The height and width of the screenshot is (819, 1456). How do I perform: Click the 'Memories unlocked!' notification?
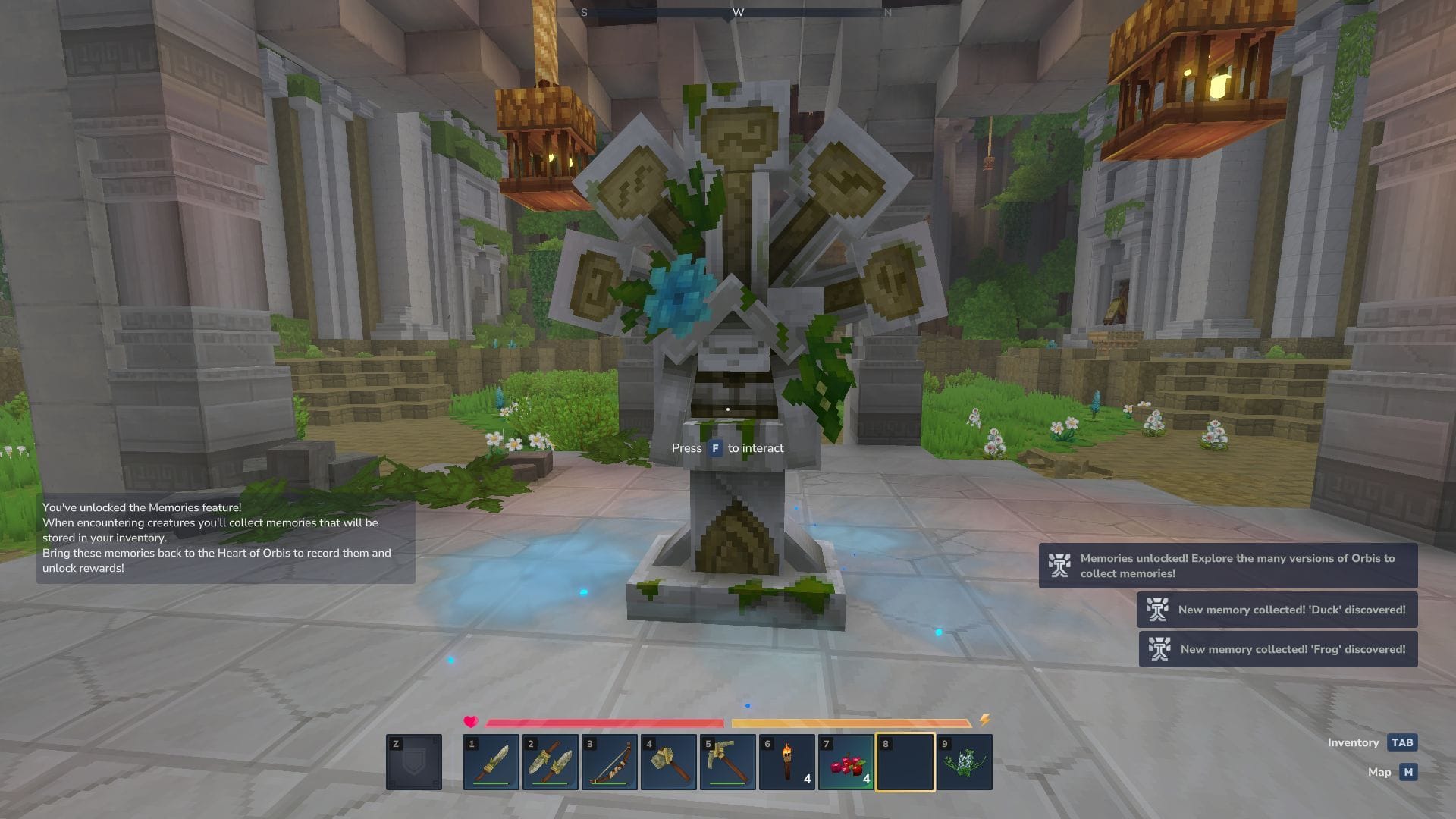tap(1228, 566)
